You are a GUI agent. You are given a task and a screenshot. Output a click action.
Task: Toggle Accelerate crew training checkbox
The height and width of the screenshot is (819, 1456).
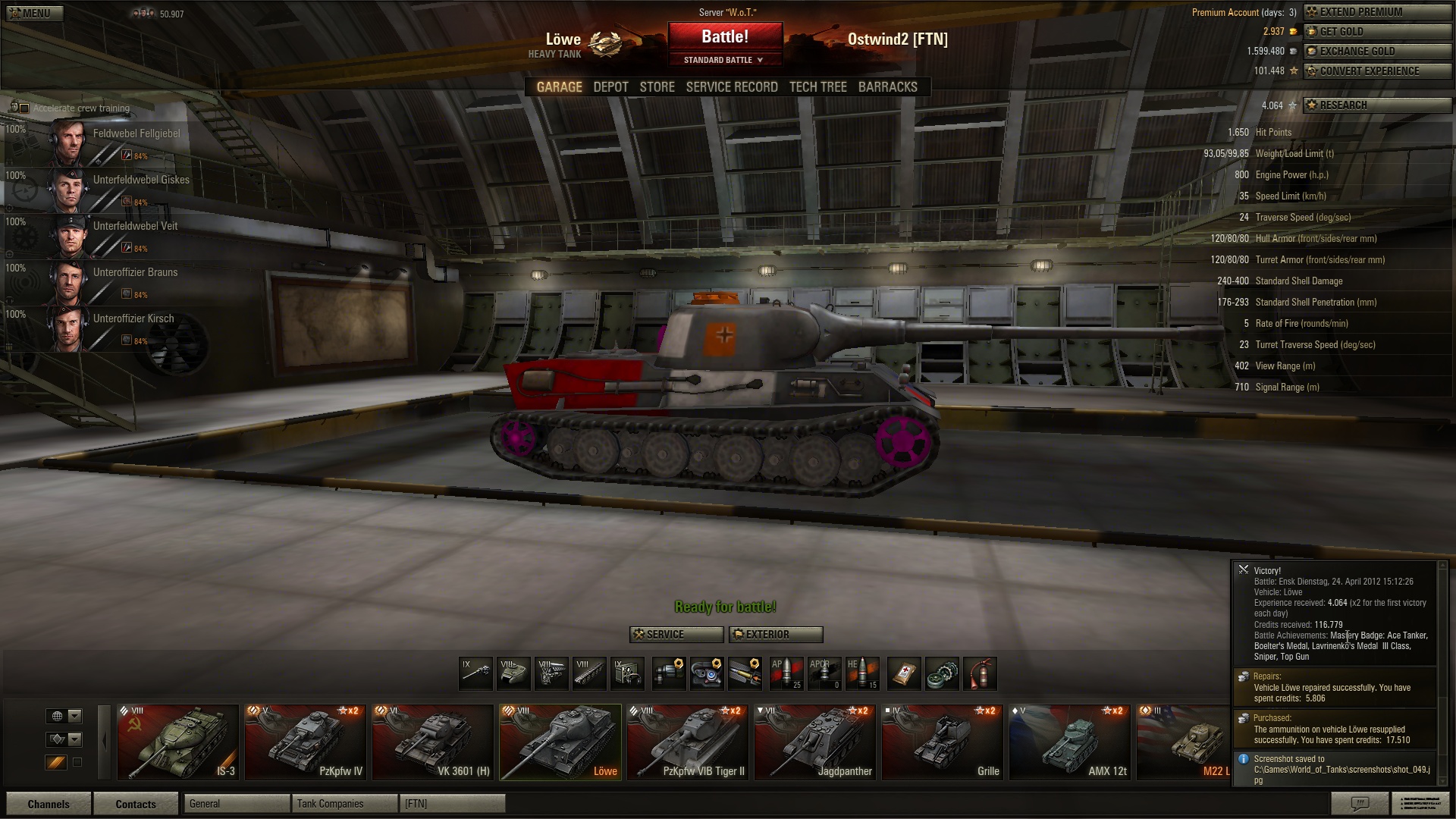[x=24, y=108]
